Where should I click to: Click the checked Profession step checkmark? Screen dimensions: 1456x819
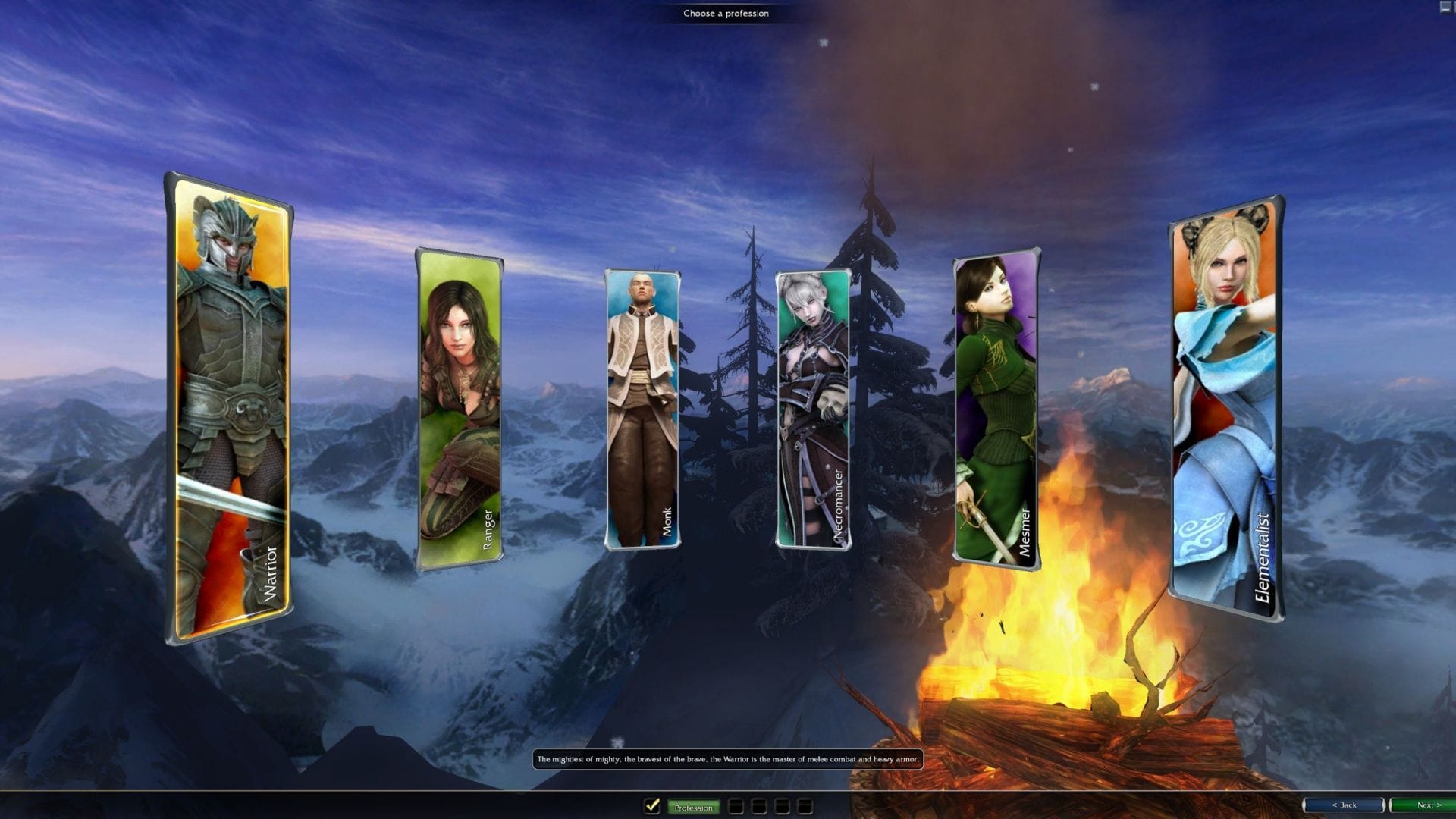point(651,807)
